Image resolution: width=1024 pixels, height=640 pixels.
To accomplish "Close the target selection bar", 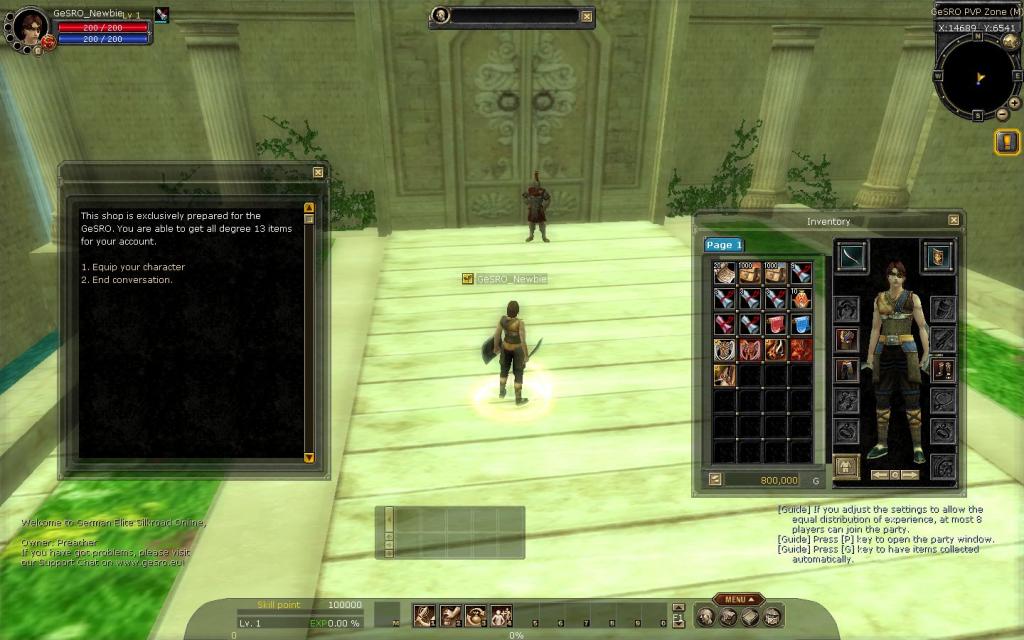I will click(587, 16).
